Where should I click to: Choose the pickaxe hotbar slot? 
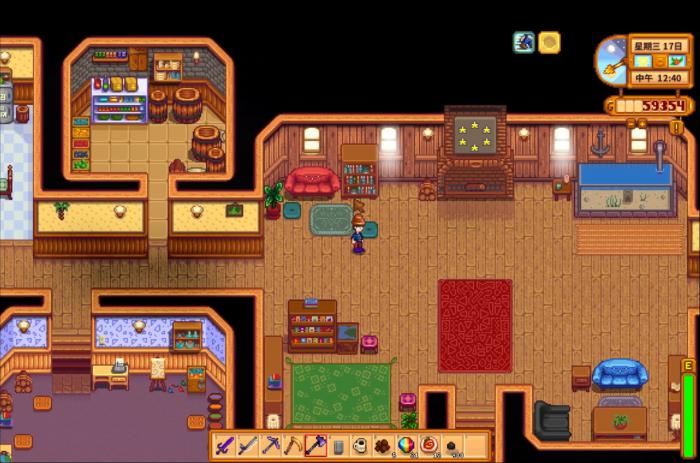(x=270, y=445)
